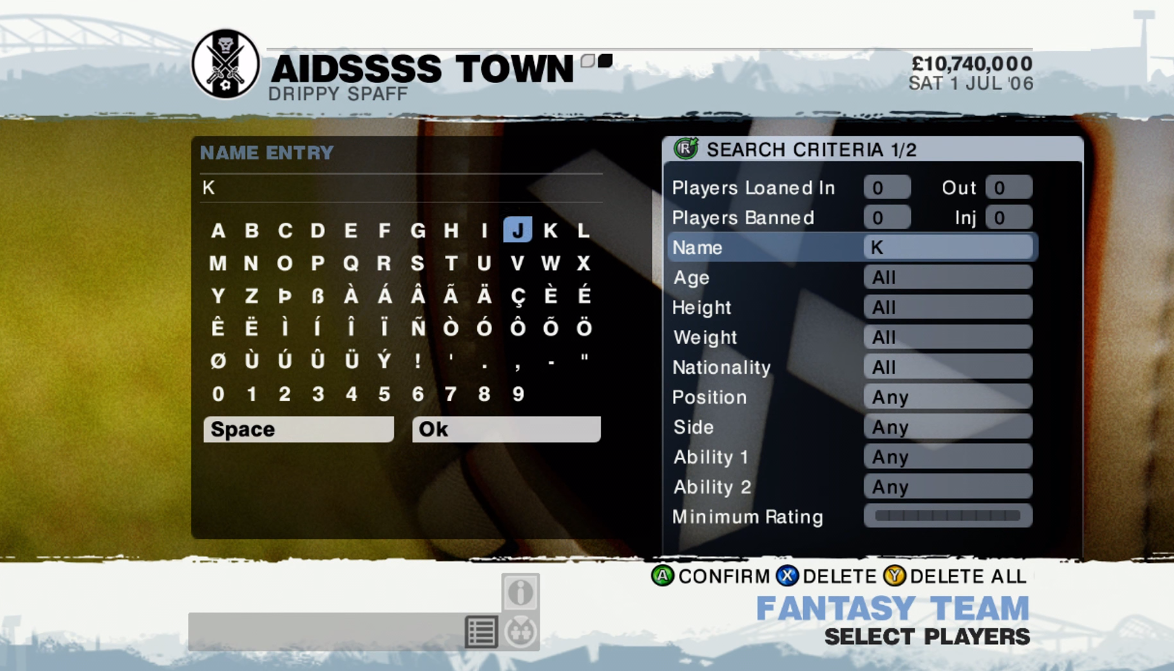This screenshot has width=1174, height=671.
Task: Set the Nationality filter
Action: pyautogui.click(x=947, y=367)
